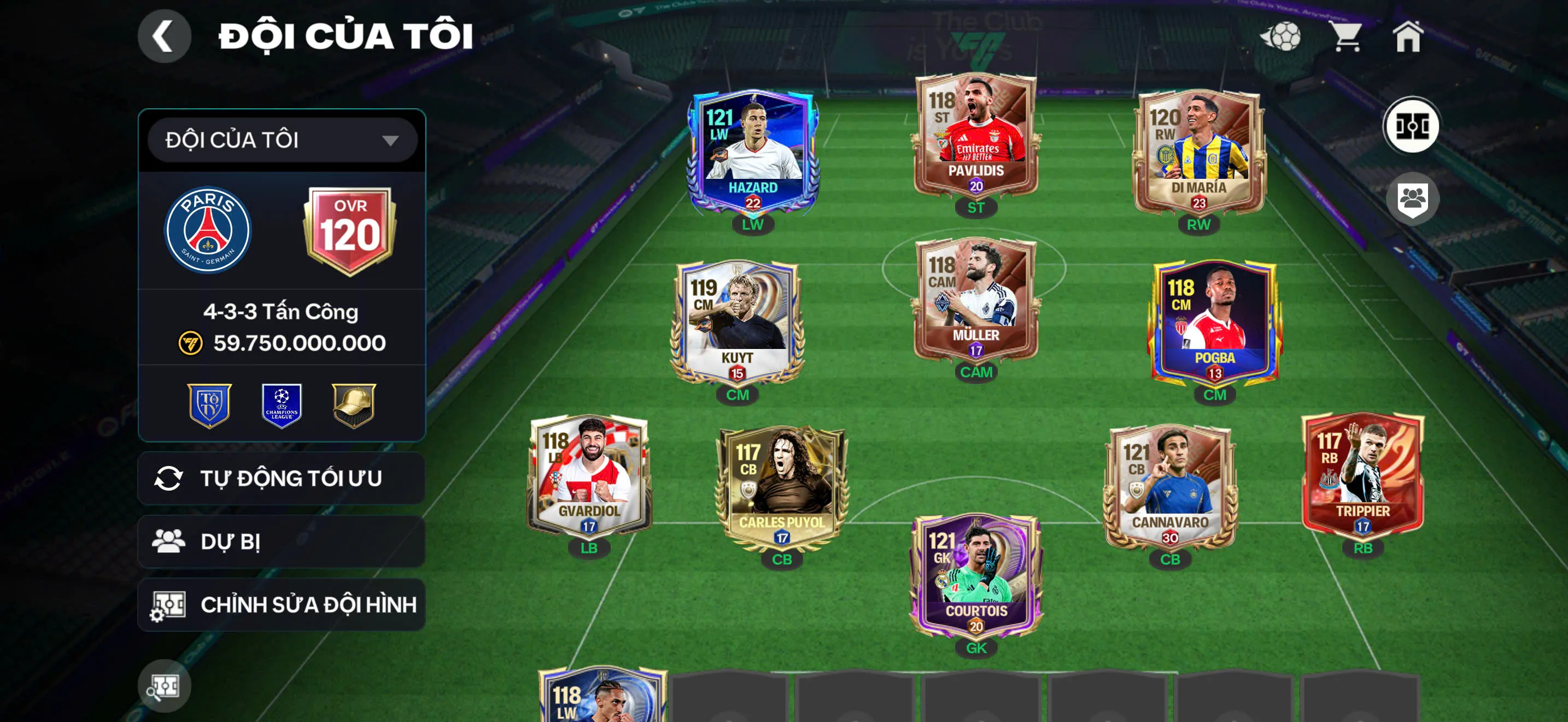Select the Hazard LW card

[x=753, y=151]
